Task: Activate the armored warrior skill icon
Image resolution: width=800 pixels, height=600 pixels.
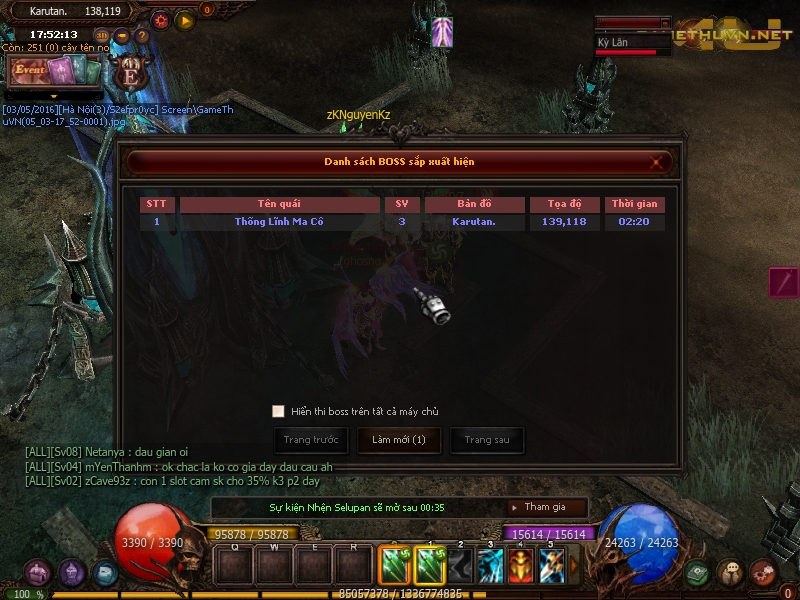Action: coord(521,567)
